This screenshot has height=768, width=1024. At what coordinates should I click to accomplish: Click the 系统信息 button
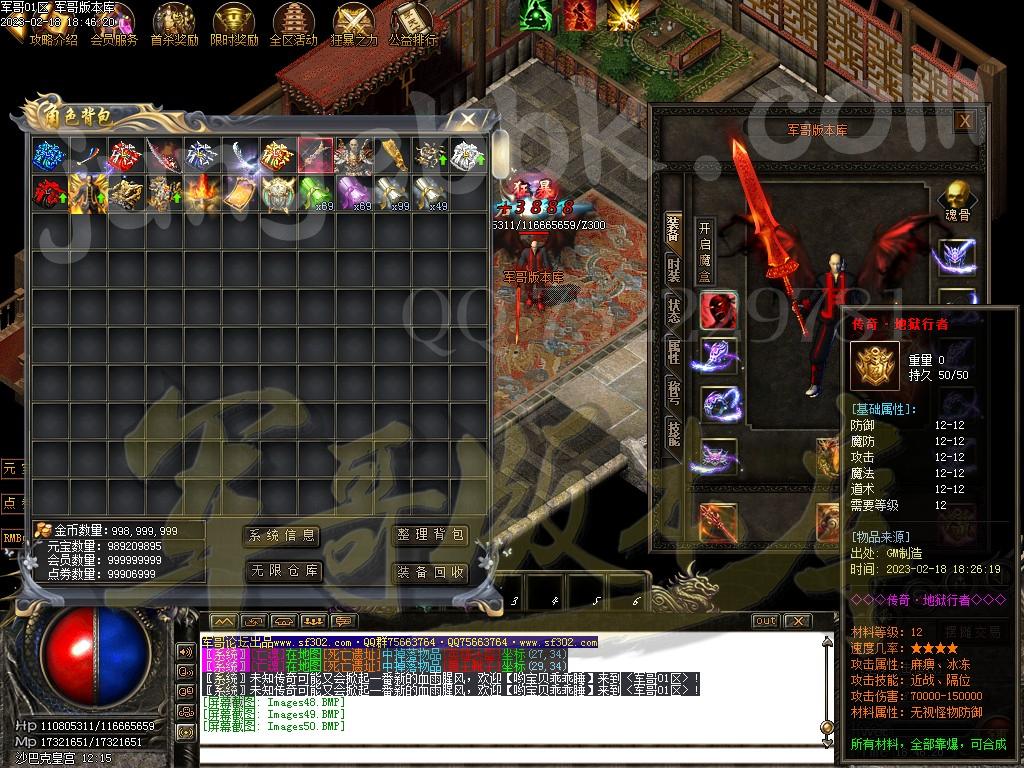click(283, 536)
